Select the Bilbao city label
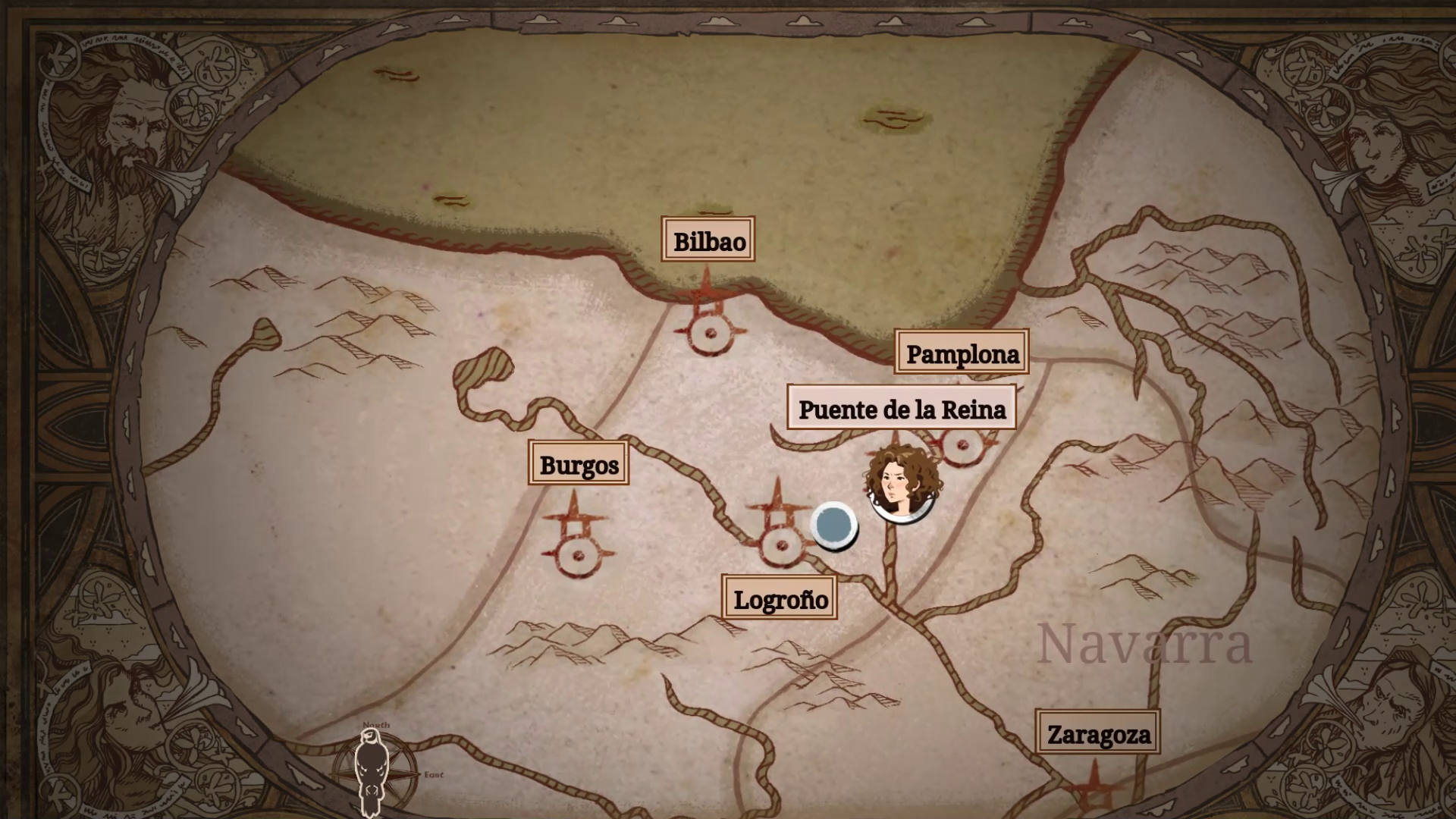The image size is (1456, 819). pyautogui.click(x=708, y=241)
